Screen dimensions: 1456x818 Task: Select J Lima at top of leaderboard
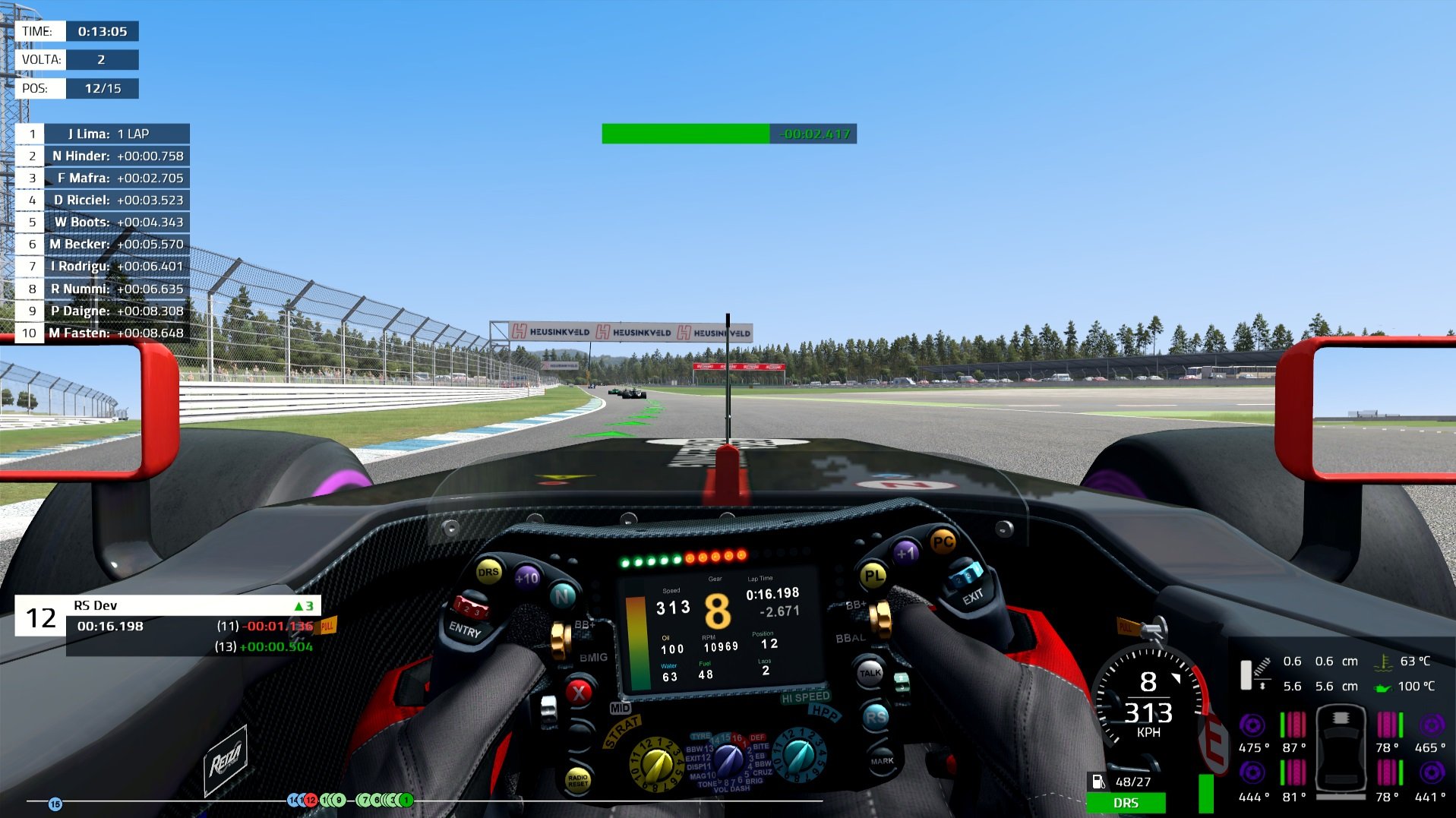pyautogui.click(x=106, y=134)
